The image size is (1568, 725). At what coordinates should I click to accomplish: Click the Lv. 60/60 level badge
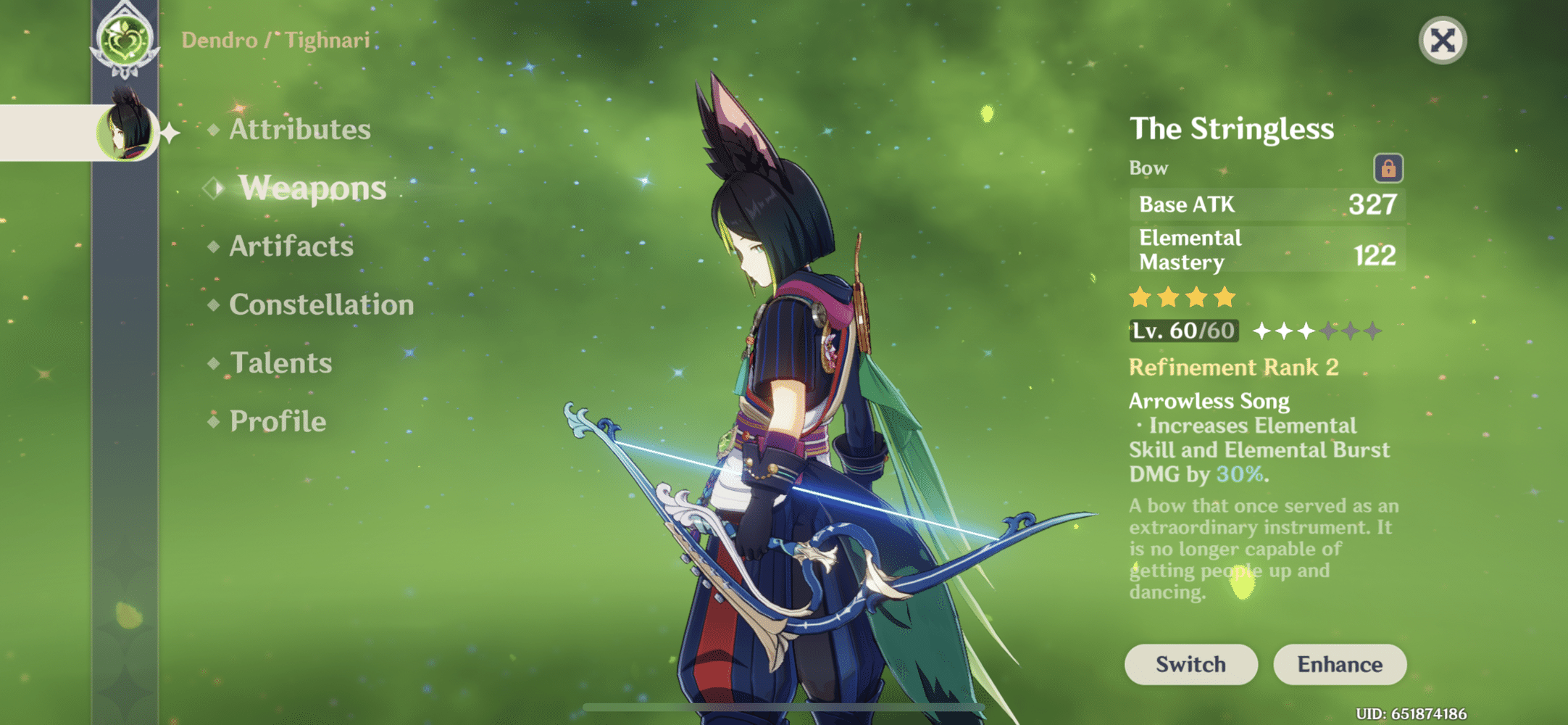pos(1184,330)
